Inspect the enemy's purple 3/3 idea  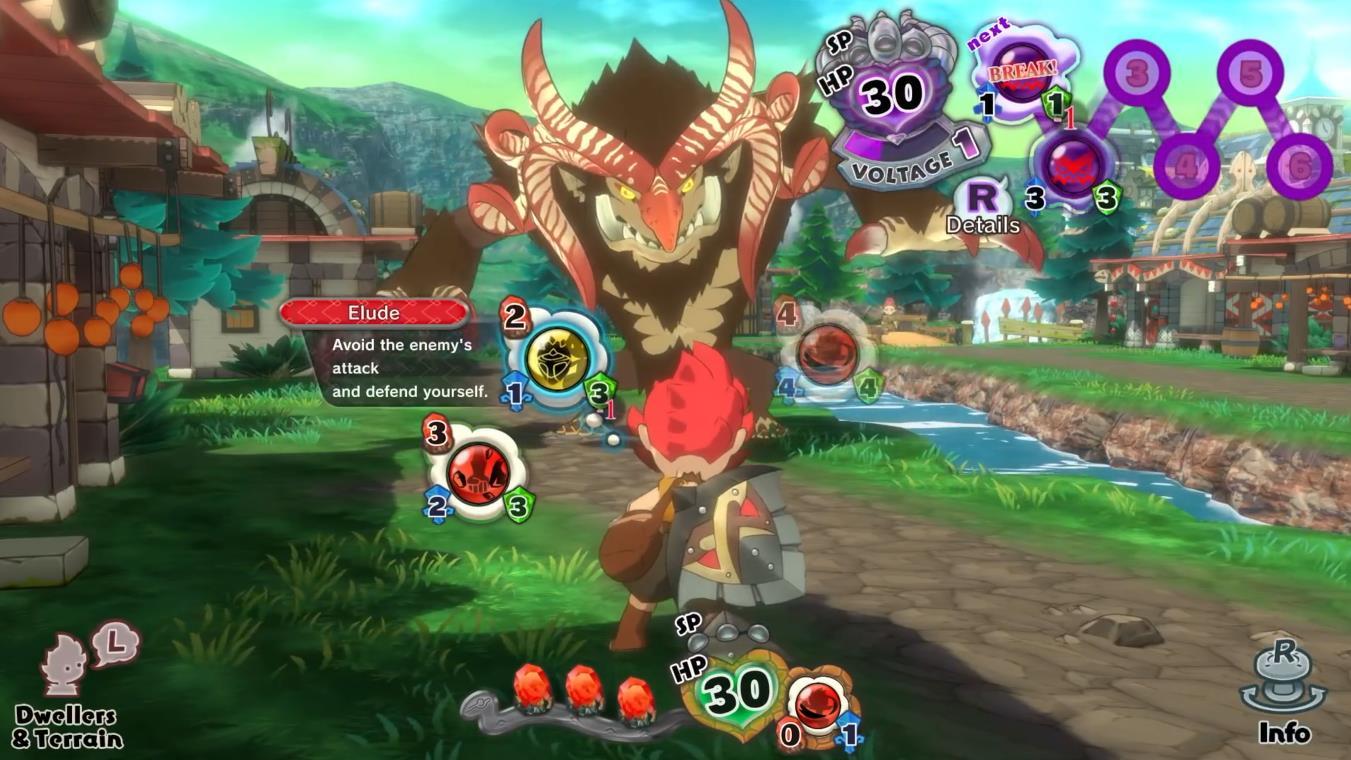pos(1071,167)
